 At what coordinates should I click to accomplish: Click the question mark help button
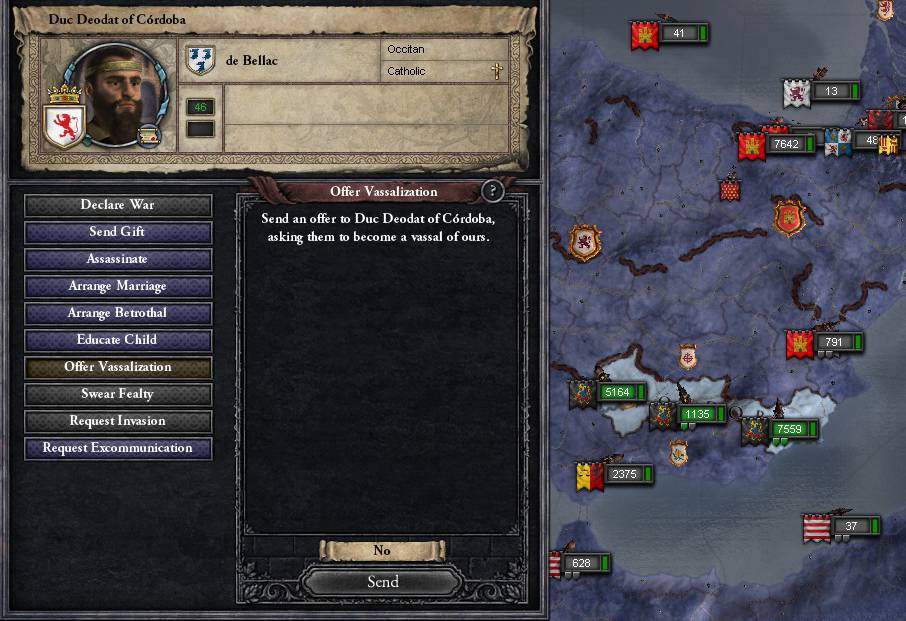tap(491, 191)
